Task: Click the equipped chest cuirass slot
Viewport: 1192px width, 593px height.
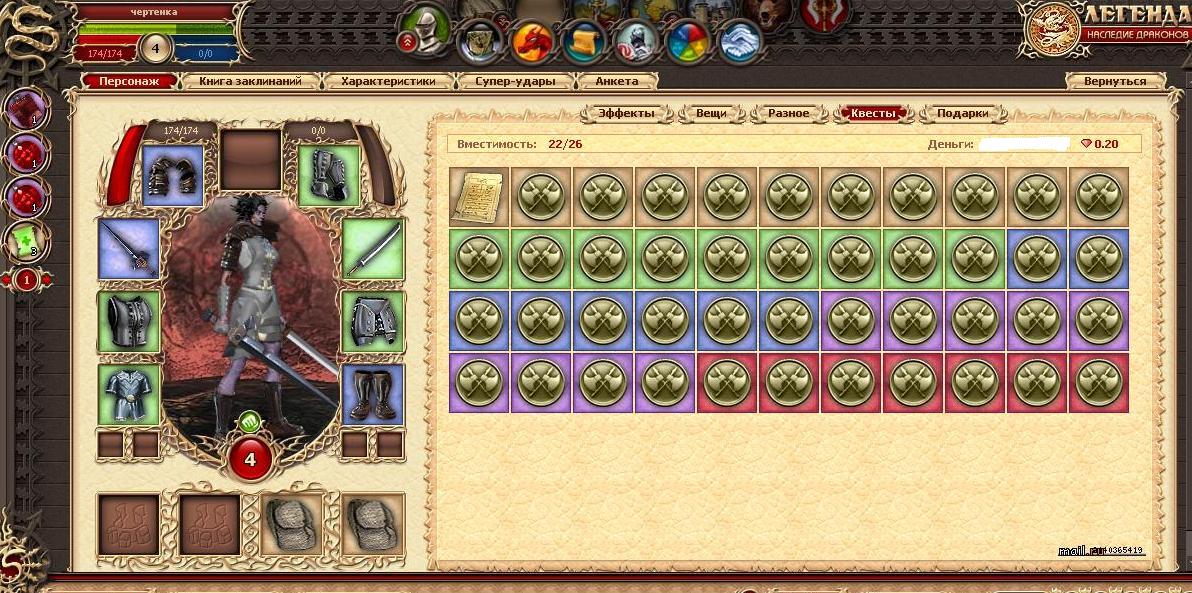Action: [x=129, y=322]
